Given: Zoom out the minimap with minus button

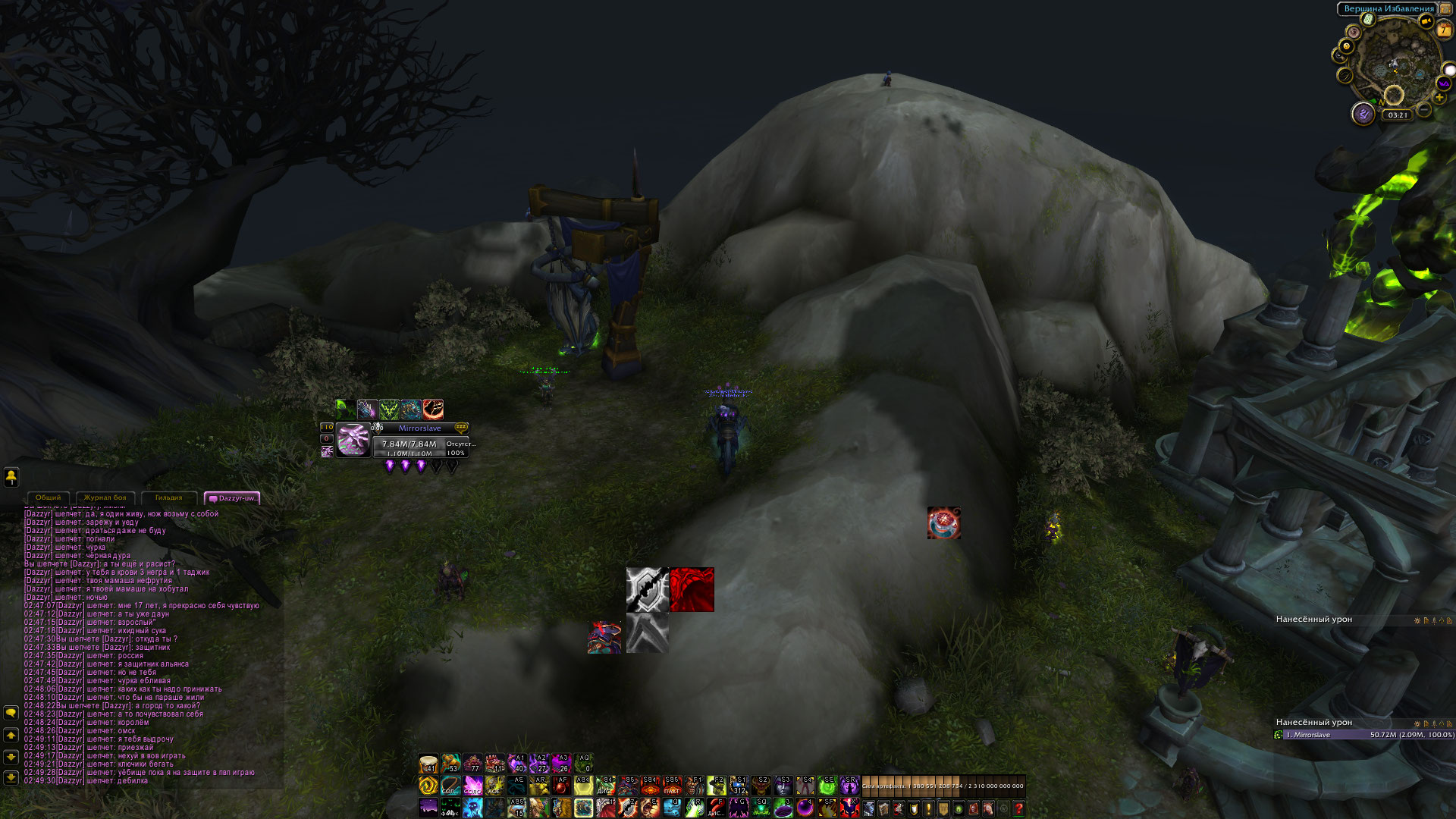Looking at the screenshot, I should pos(1425,111).
